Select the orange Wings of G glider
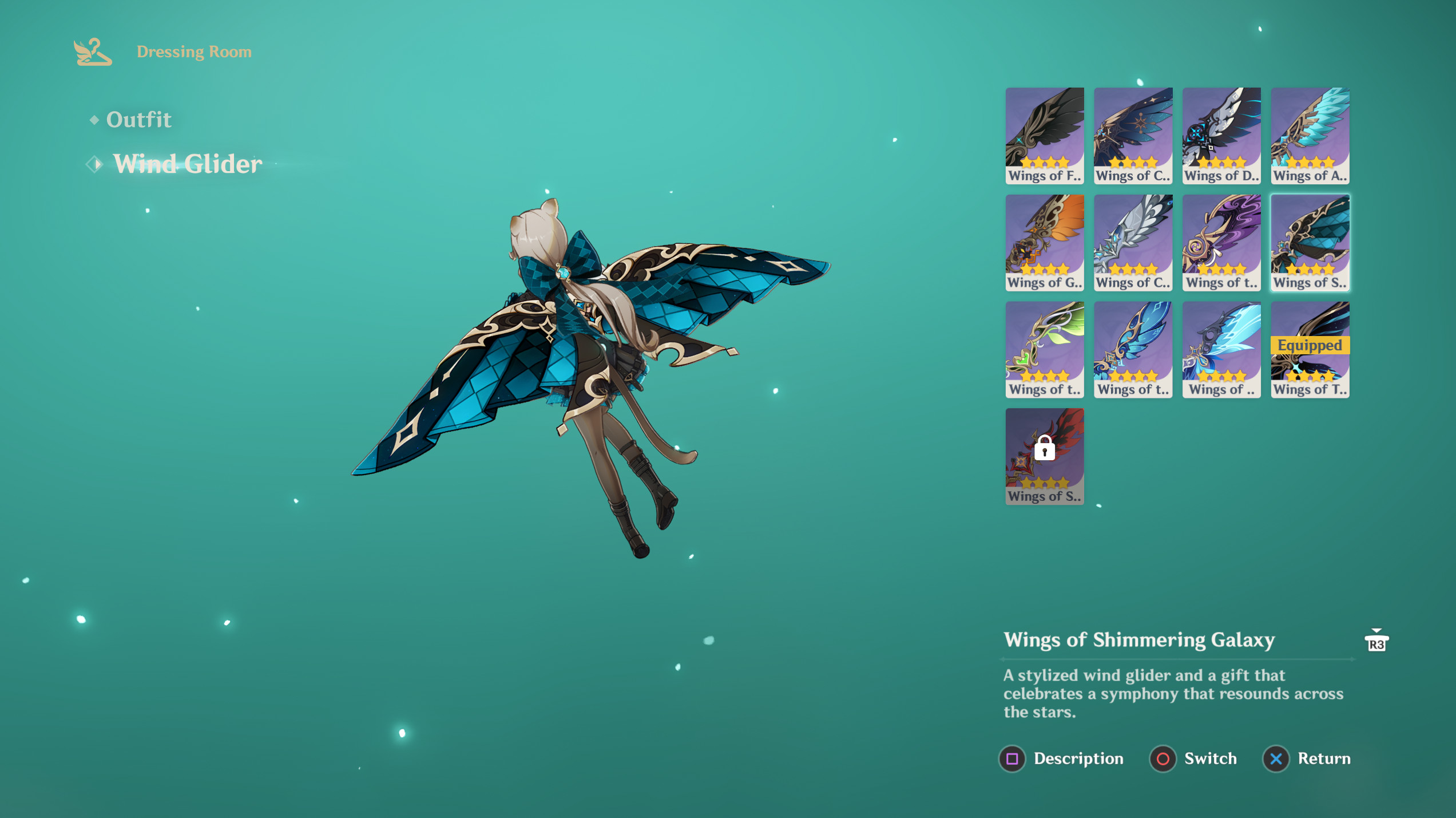1456x818 pixels. (1044, 242)
